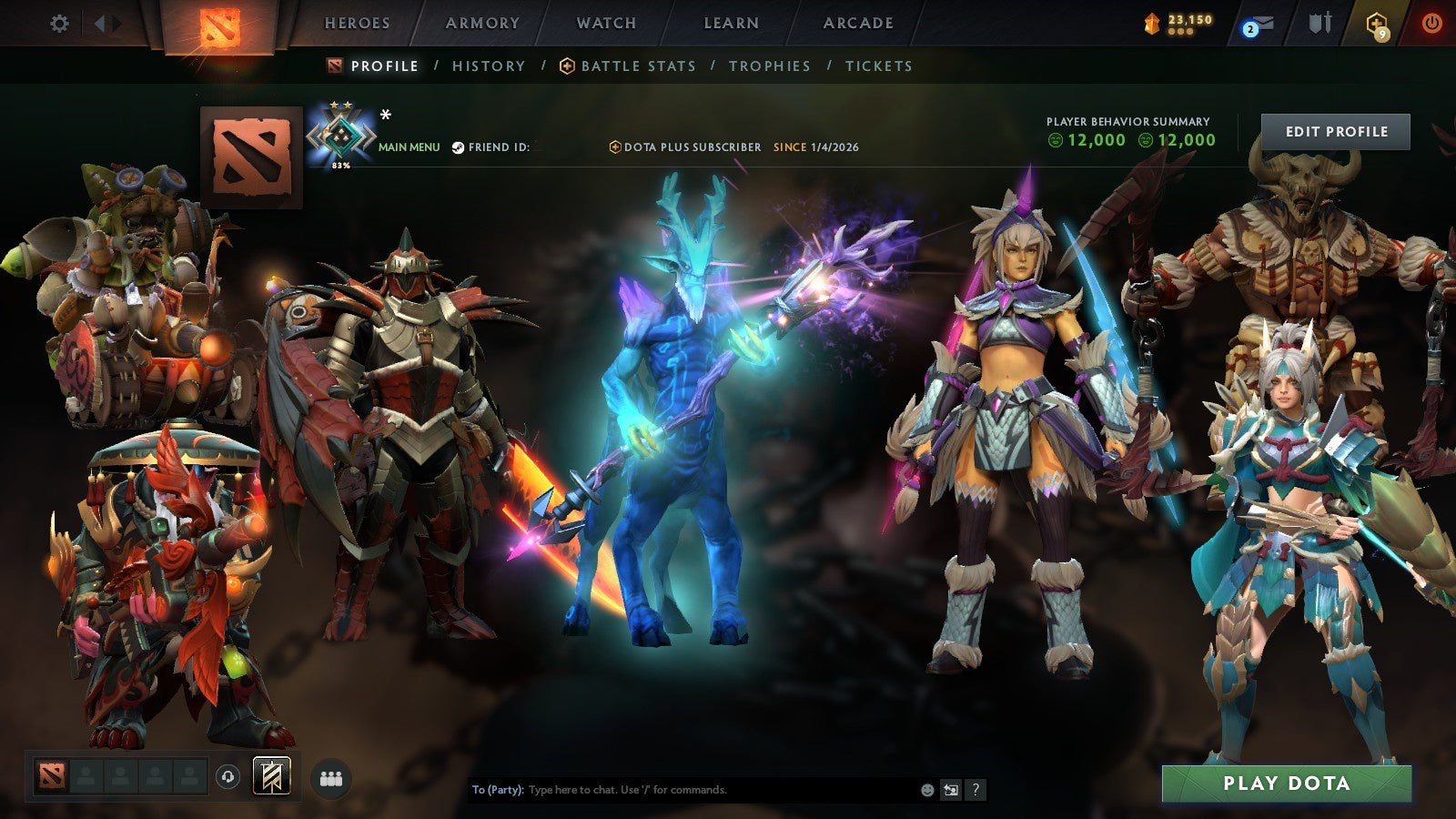Toggle the party finder group icon

[333, 777]
